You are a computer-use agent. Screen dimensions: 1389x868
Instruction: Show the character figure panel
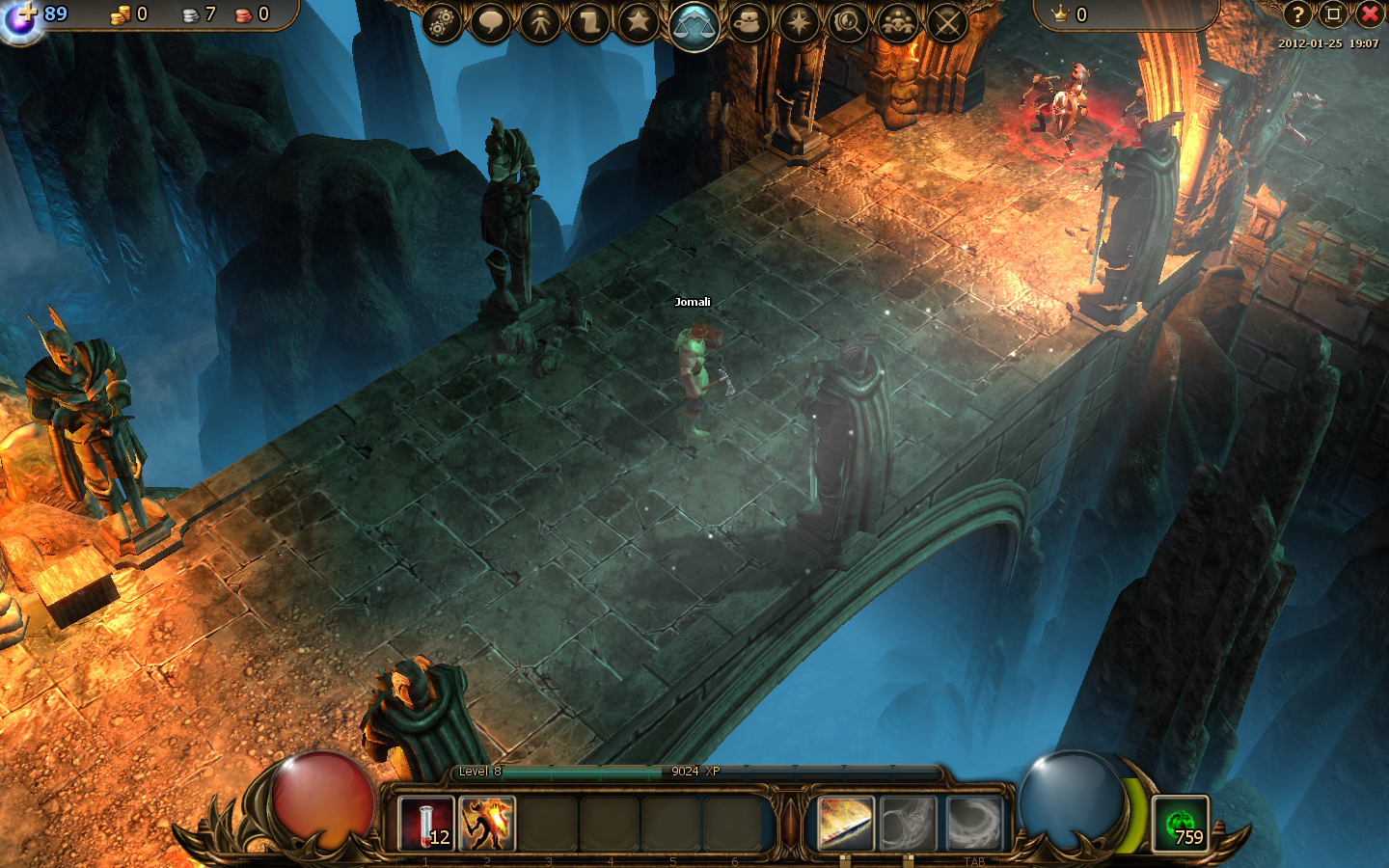(540, 22)
